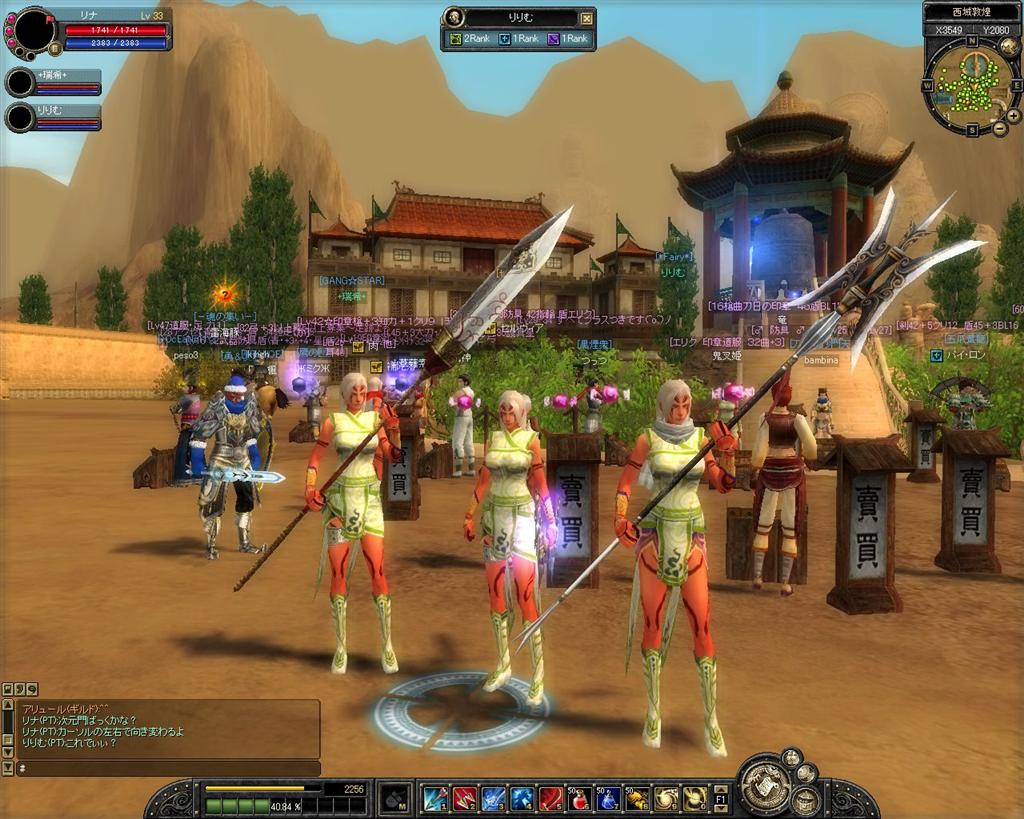Activate the golden swirl skill in slot 9
The image size is (1024, 819).
pyautogui.click(x=666, y=798)
